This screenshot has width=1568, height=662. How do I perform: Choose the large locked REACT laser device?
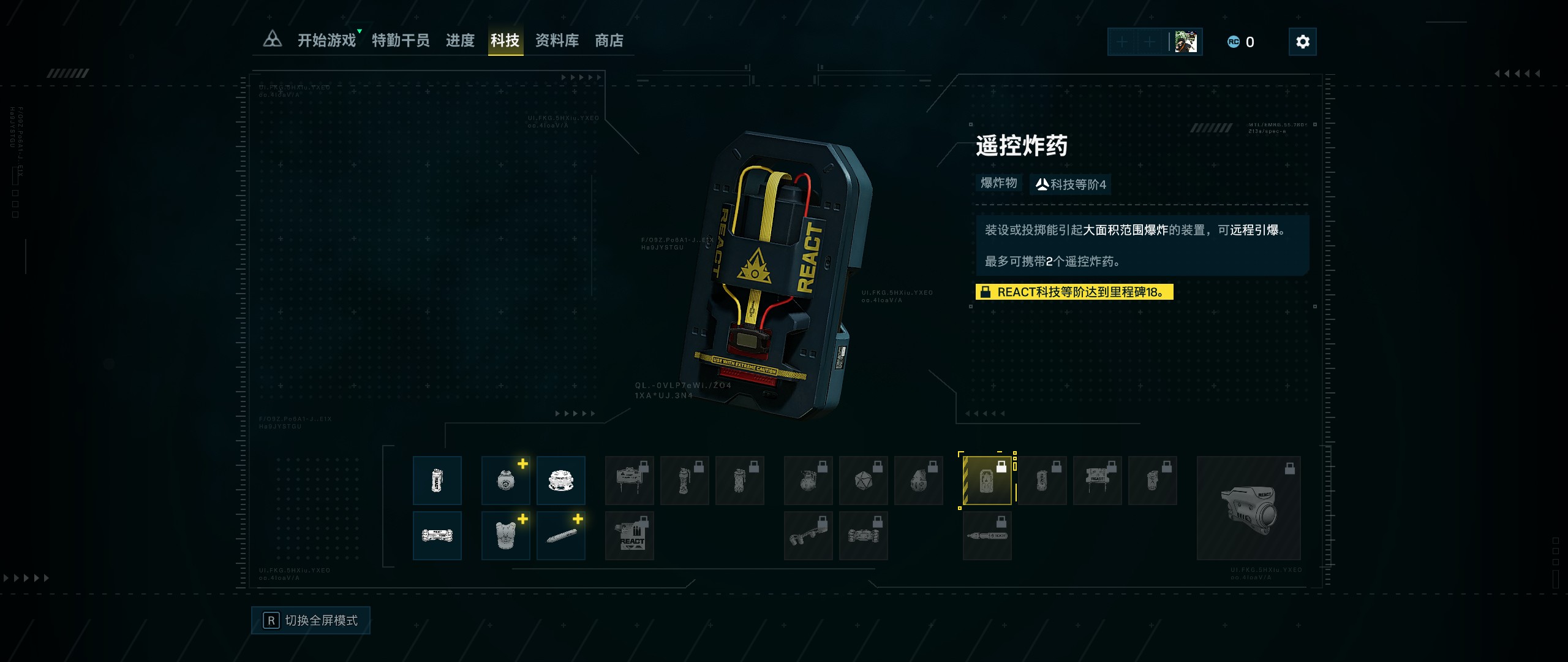[1248, 508]
